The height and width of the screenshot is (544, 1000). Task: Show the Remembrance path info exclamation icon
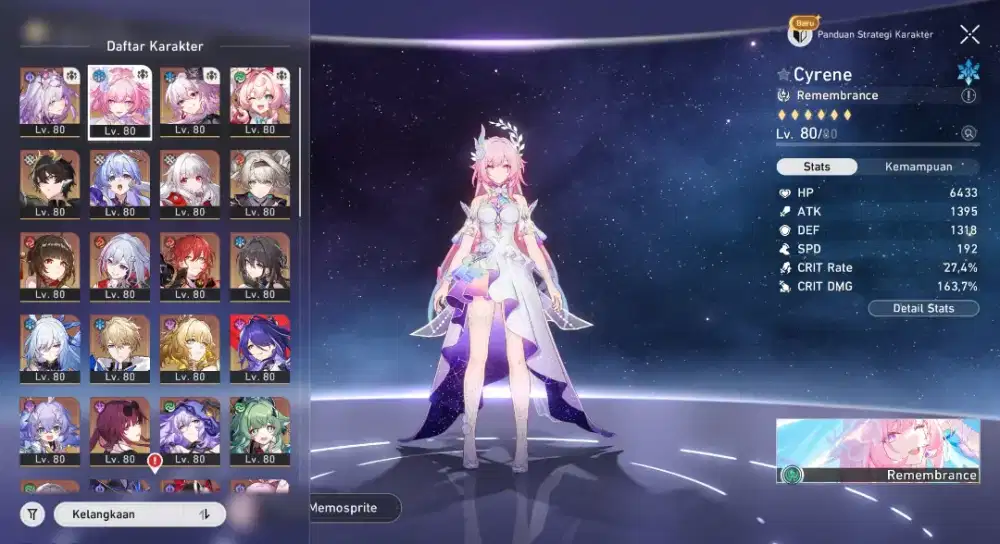coord(968,96)
